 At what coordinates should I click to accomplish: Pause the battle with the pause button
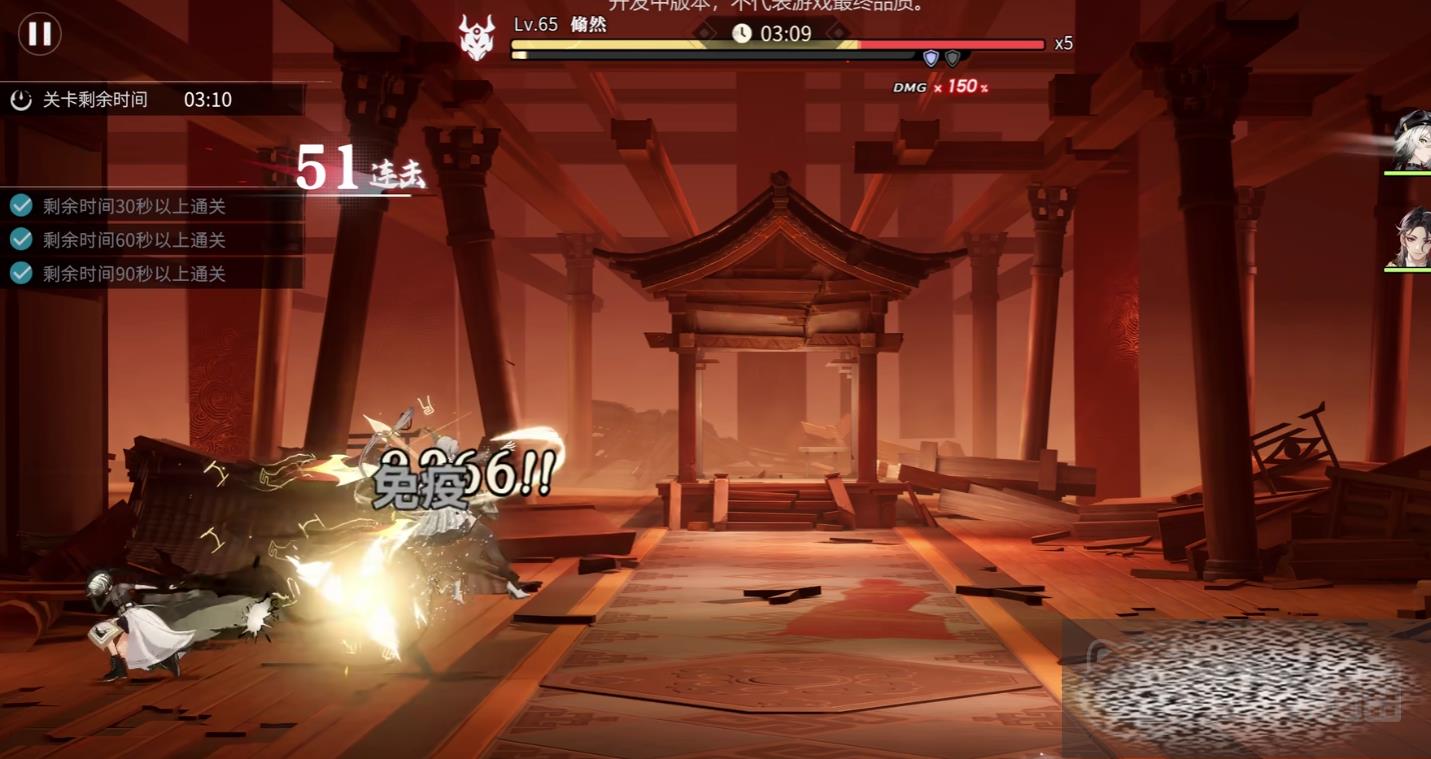coord(40,34)
